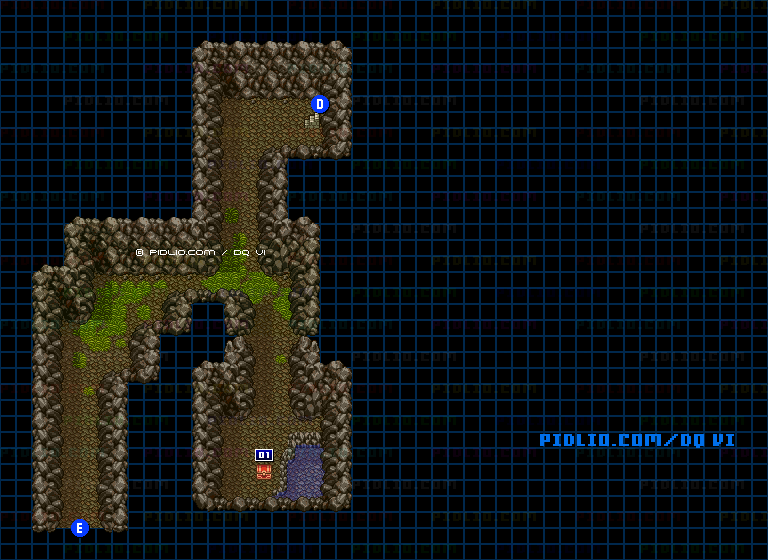Click the 01 treasure number label
768x560 pixels.
tap(264, 455)
